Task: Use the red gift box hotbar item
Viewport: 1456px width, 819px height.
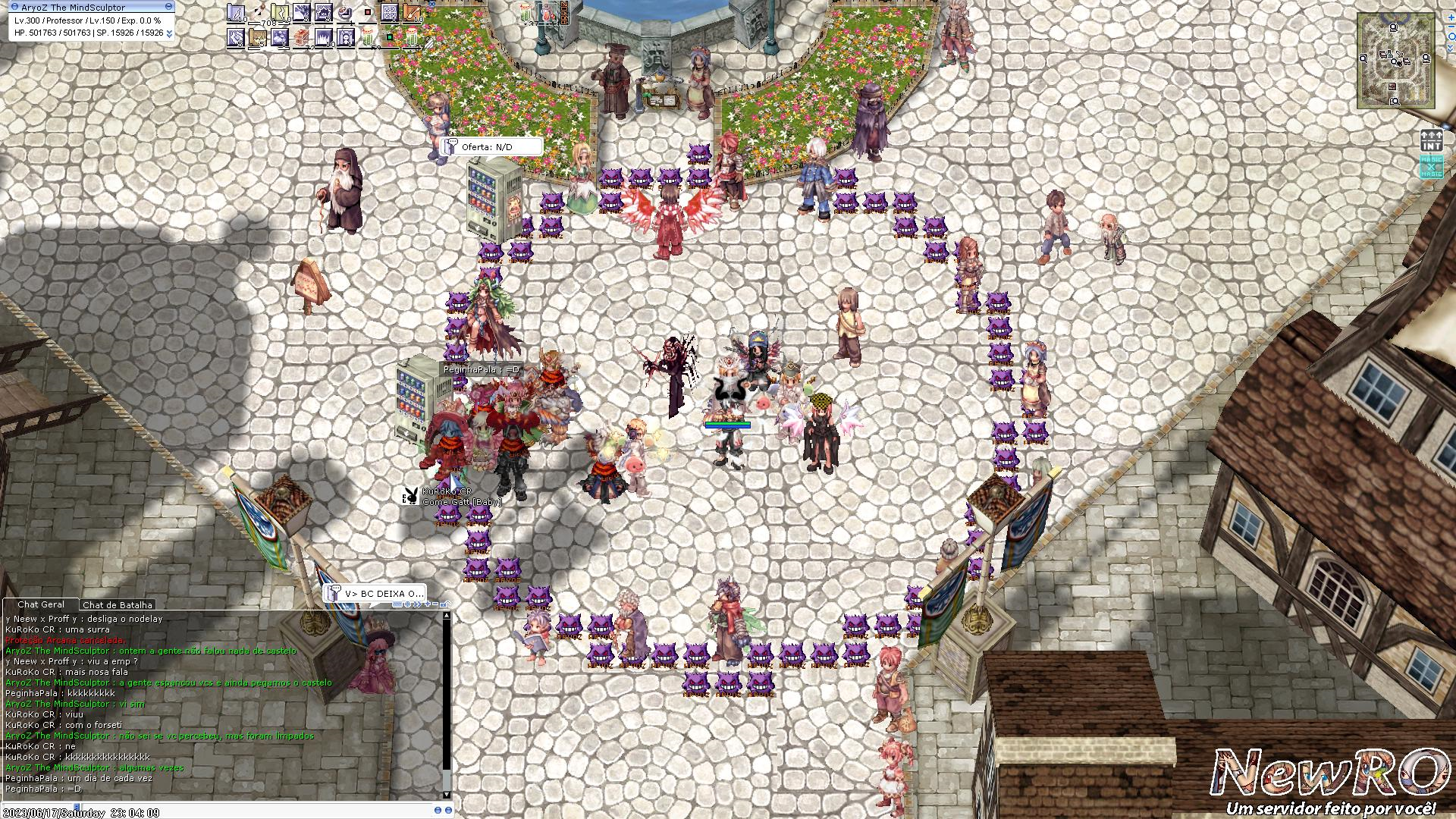Action: tap(301, 37)
